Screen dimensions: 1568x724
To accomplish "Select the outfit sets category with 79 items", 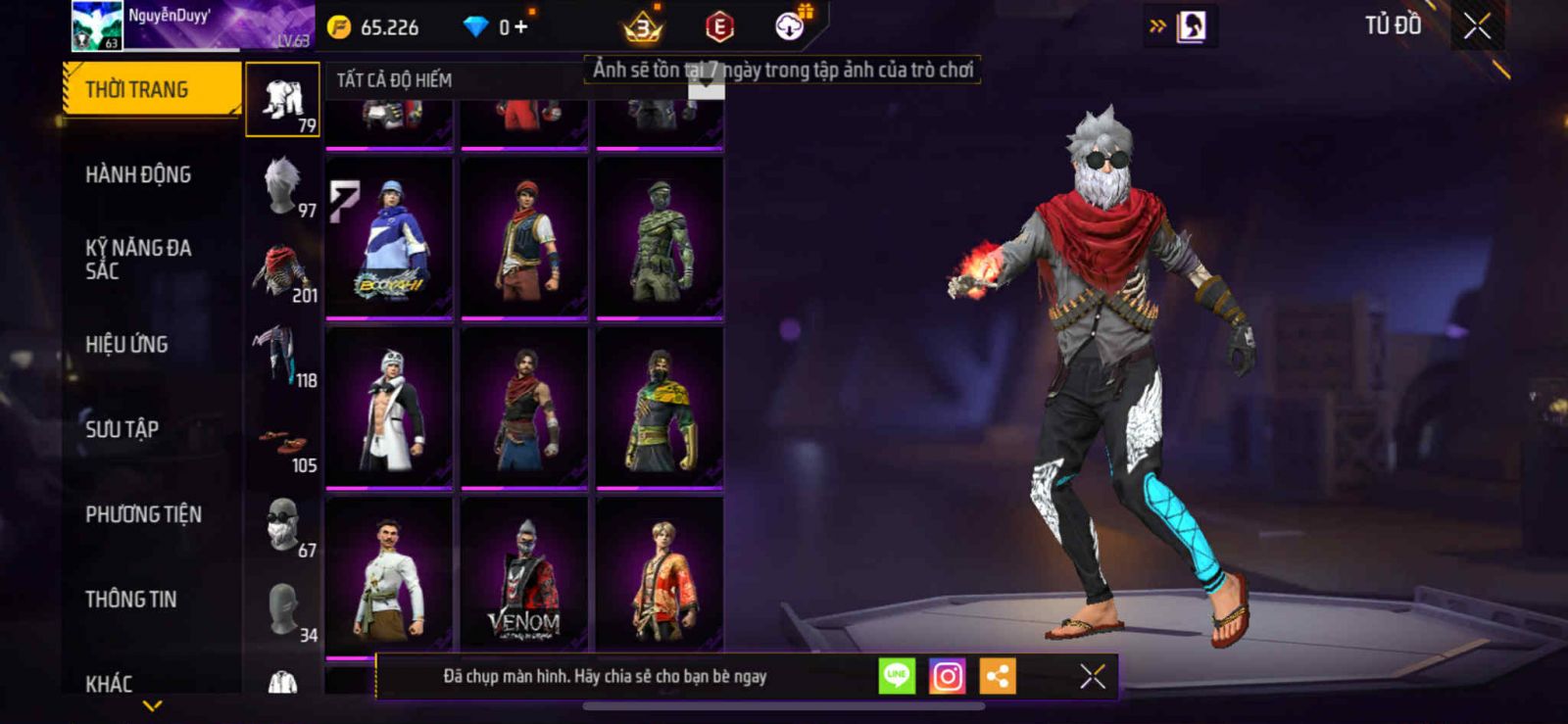I will click(x=282, y=100).
